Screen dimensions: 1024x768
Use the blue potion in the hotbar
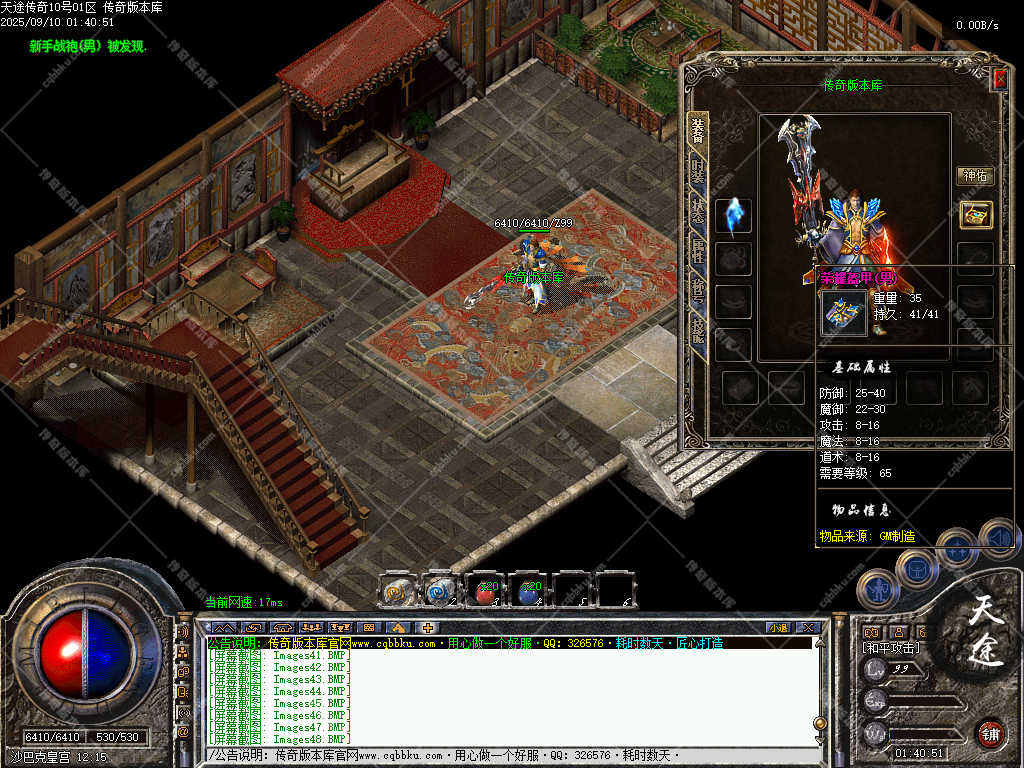(x=529, y=590)
